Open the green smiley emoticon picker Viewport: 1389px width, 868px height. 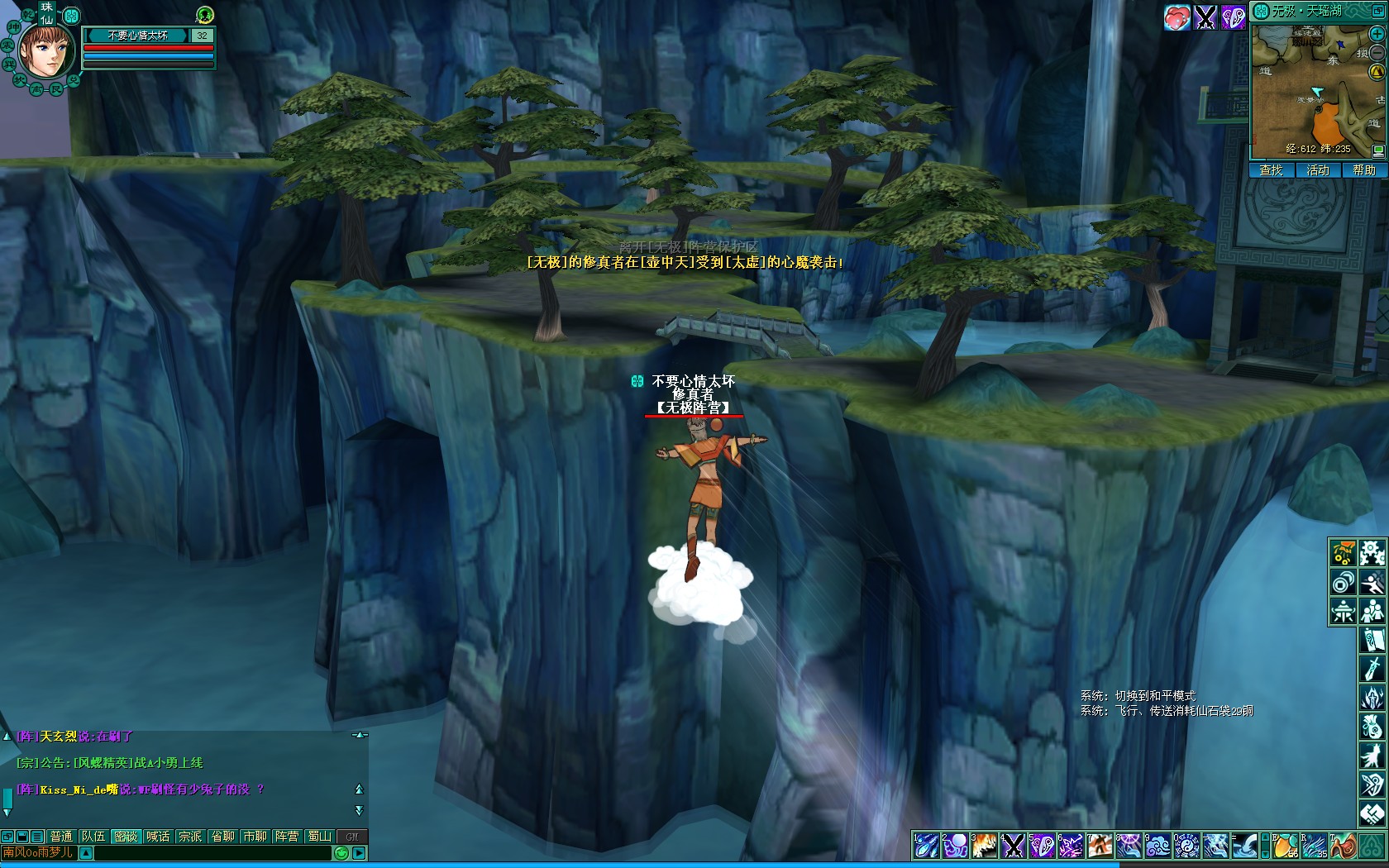point(341,853)
